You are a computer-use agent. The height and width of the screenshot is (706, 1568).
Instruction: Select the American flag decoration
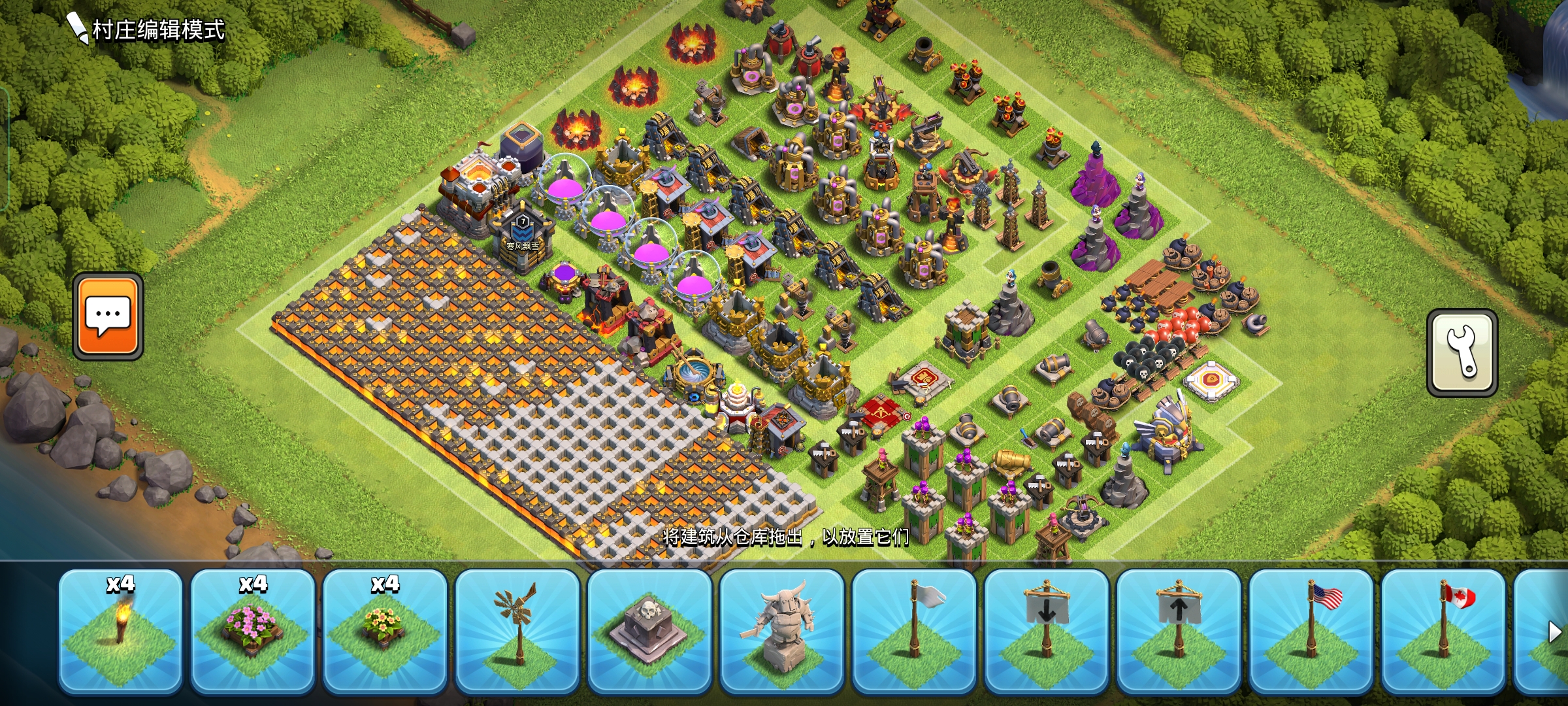tap(1311, 631)
